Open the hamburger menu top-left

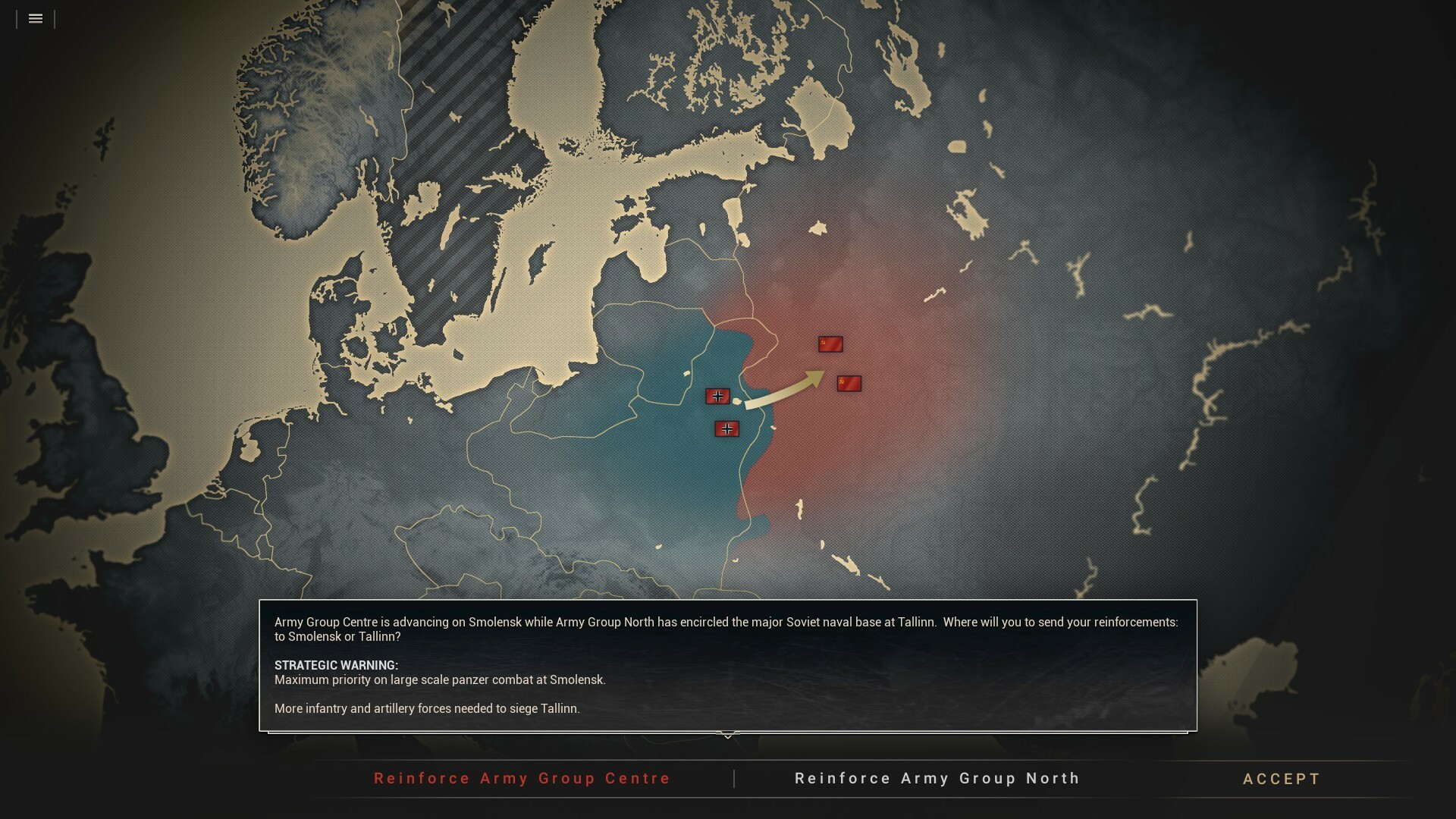tap(35, 19)
